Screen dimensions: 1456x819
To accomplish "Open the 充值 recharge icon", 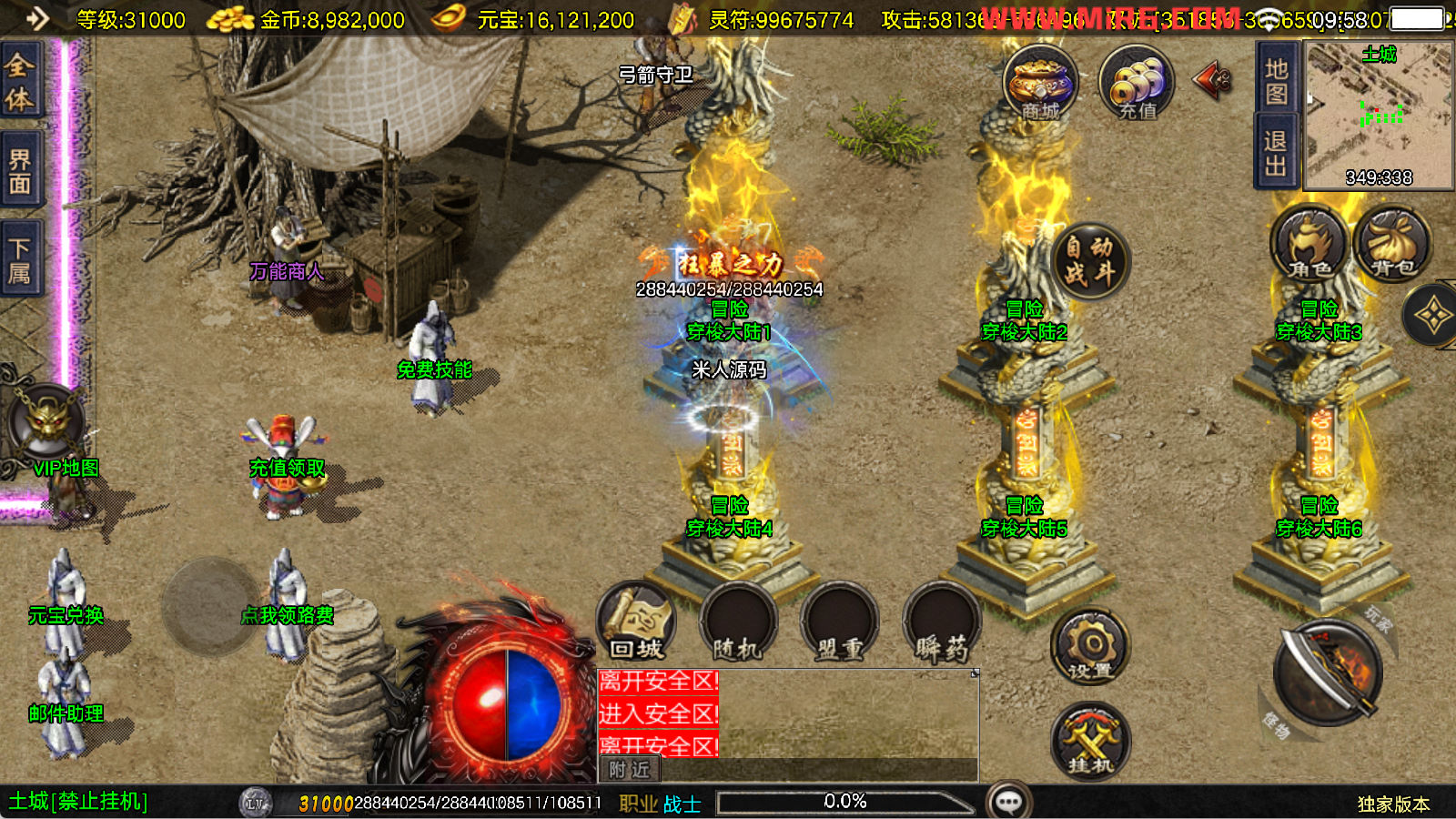I will point(1137,84).
